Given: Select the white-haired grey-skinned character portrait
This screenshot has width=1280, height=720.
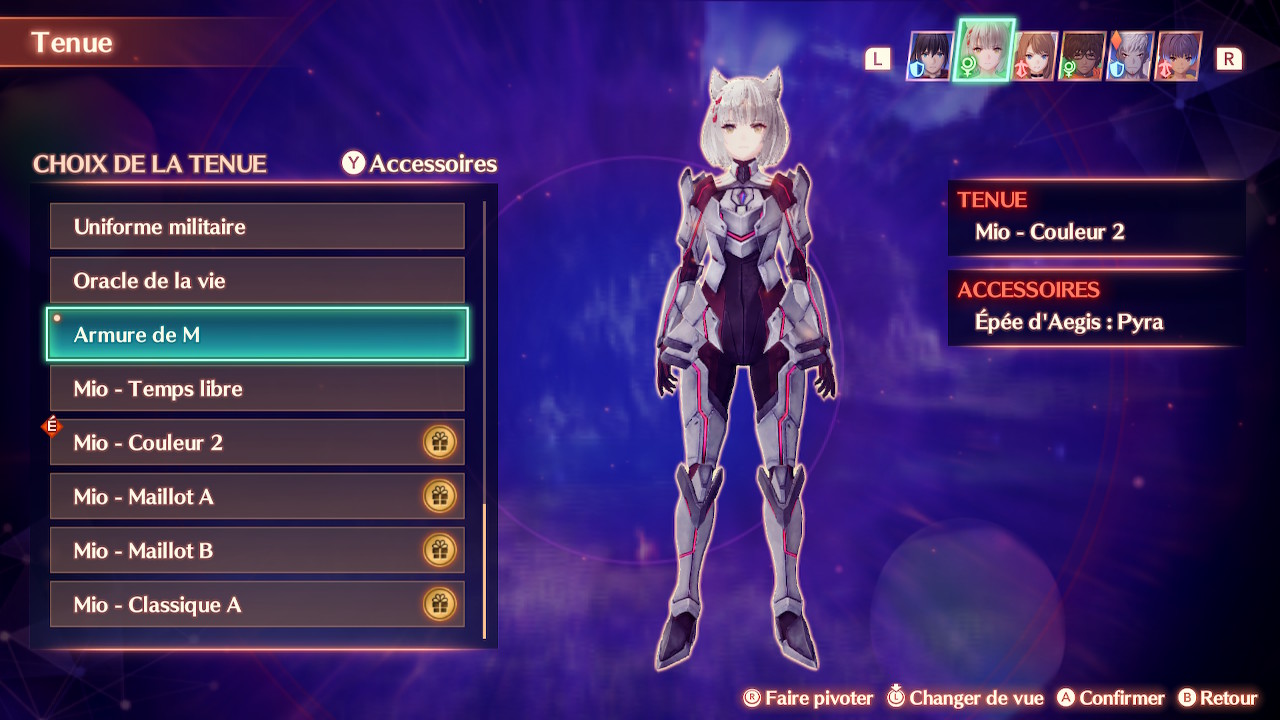Looking at the screenshot, I should point(1130,56).
